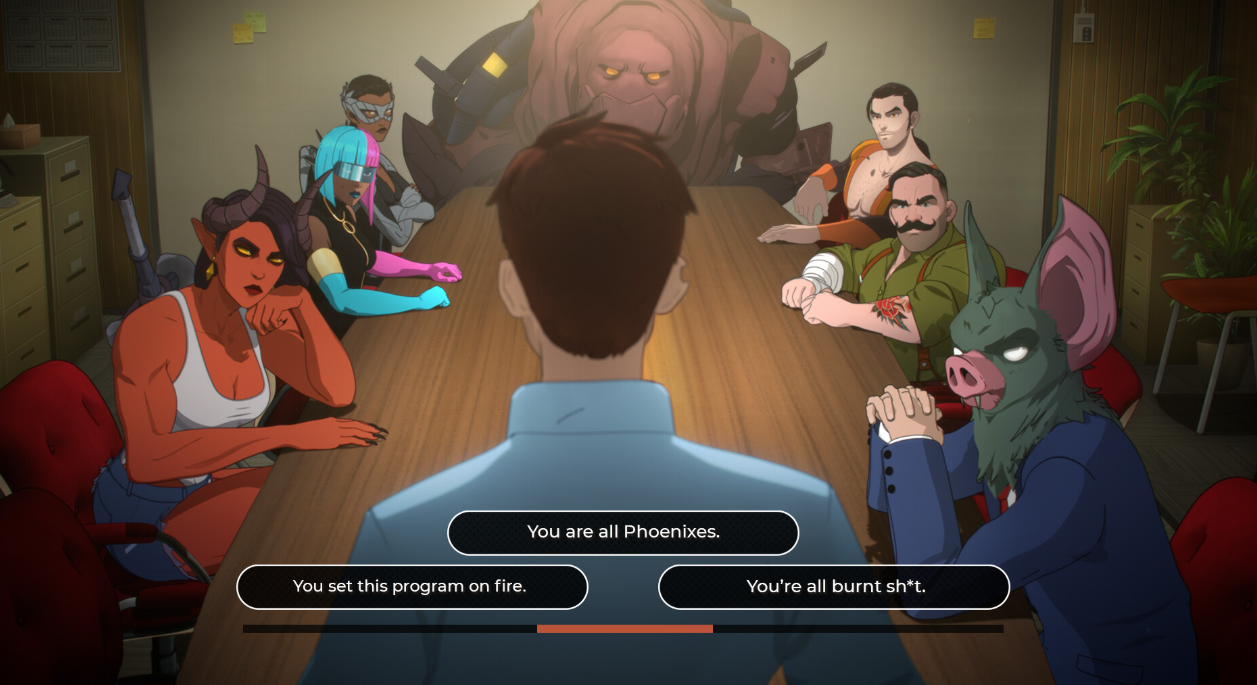Select "You set this program on fire."

[x=411, y=587]
